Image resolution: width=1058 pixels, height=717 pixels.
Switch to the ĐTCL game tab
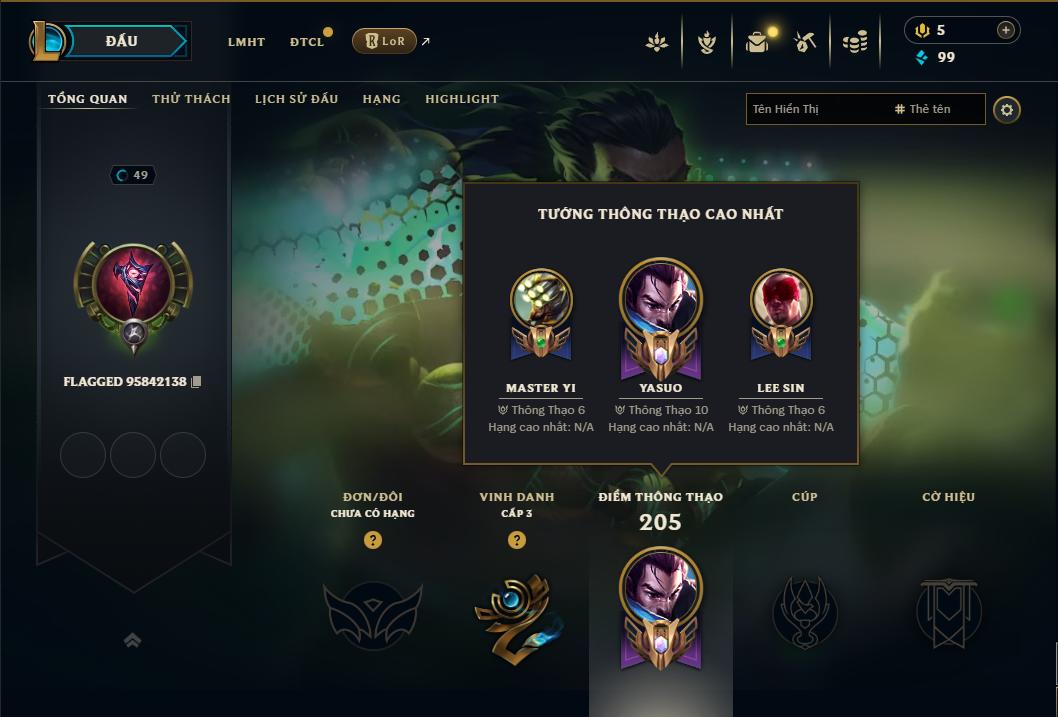coord(307,42)
